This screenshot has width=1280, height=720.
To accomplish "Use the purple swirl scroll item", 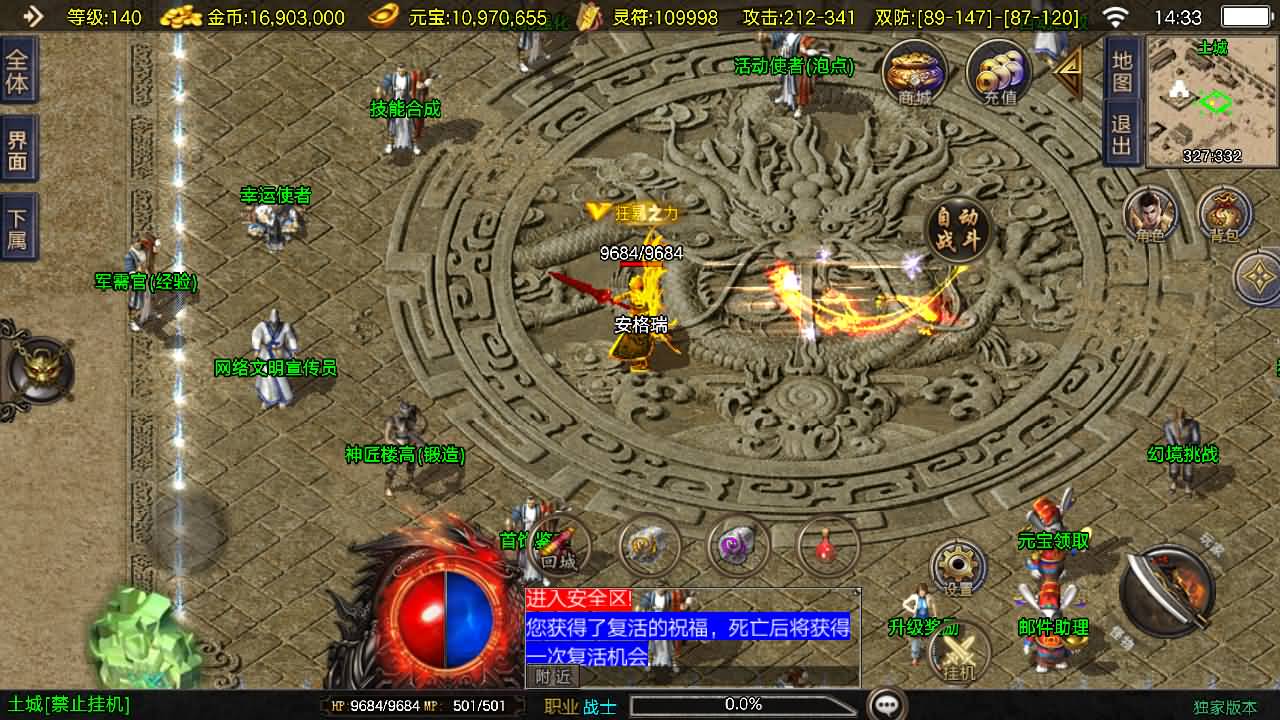I will (738, 546).
